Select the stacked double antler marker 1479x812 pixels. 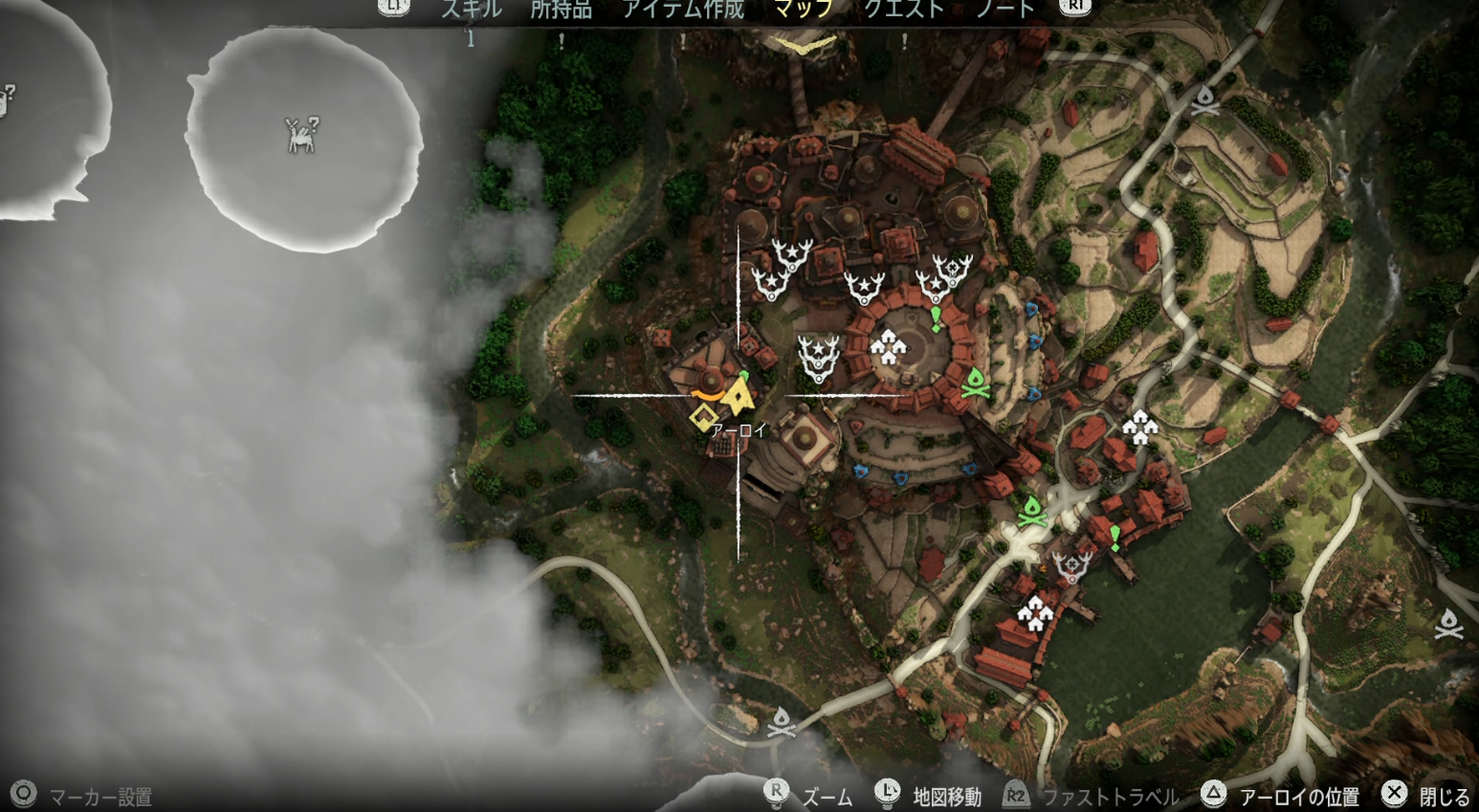[818, 358]
